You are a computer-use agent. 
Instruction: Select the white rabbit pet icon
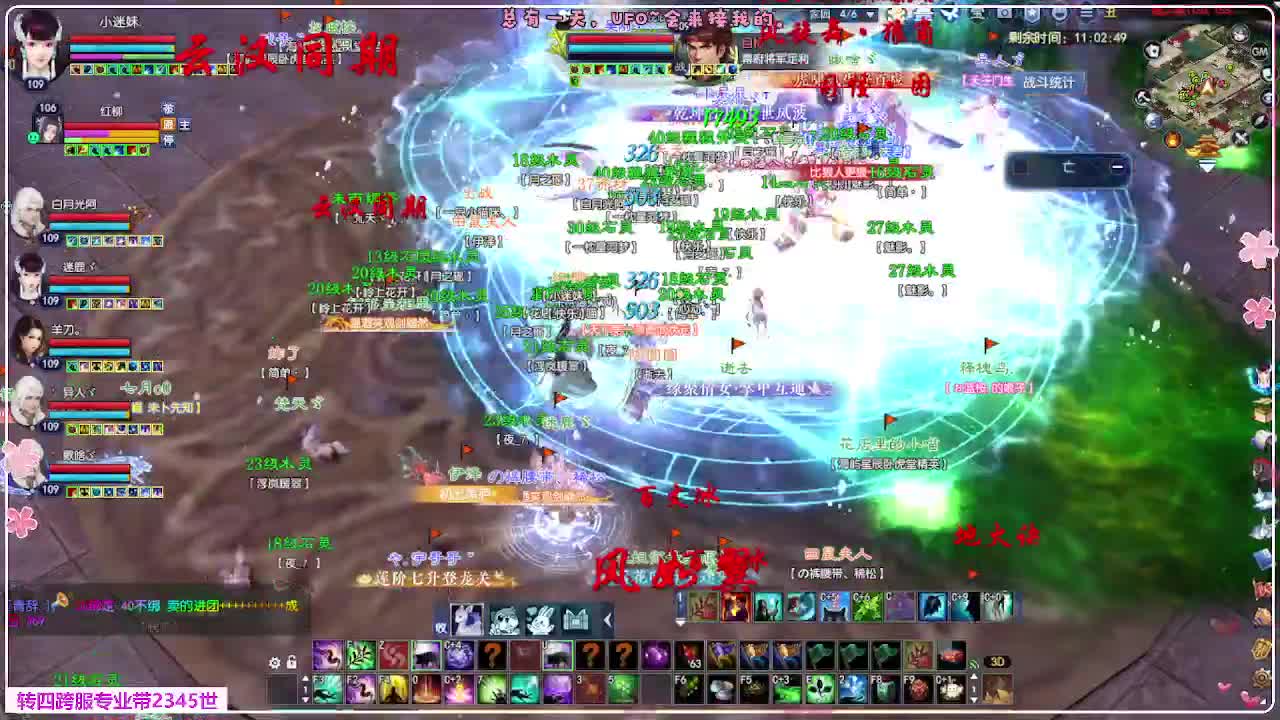pos(542,618)
